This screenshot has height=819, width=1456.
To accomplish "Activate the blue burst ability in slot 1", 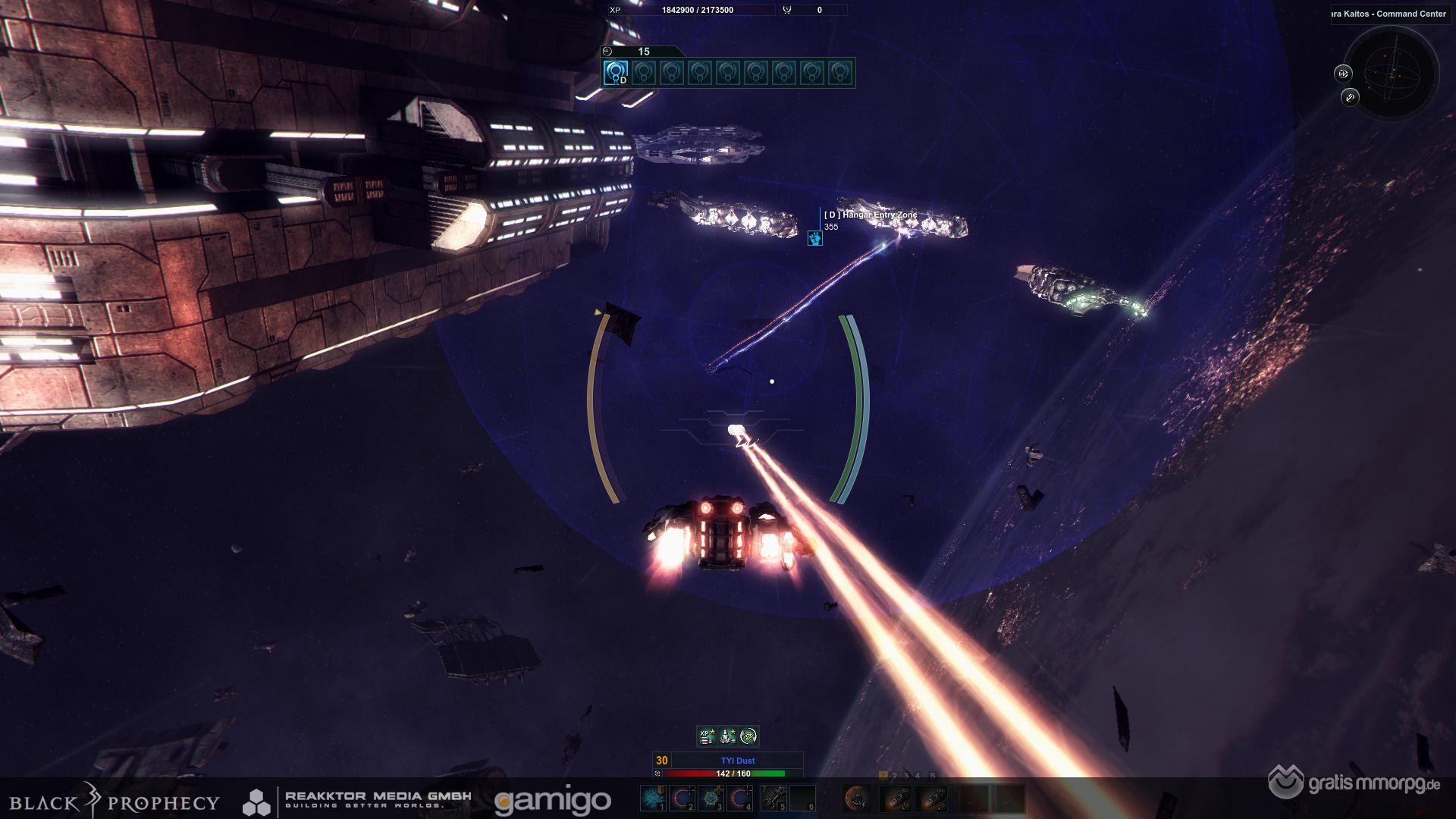I will pos(652,798).
